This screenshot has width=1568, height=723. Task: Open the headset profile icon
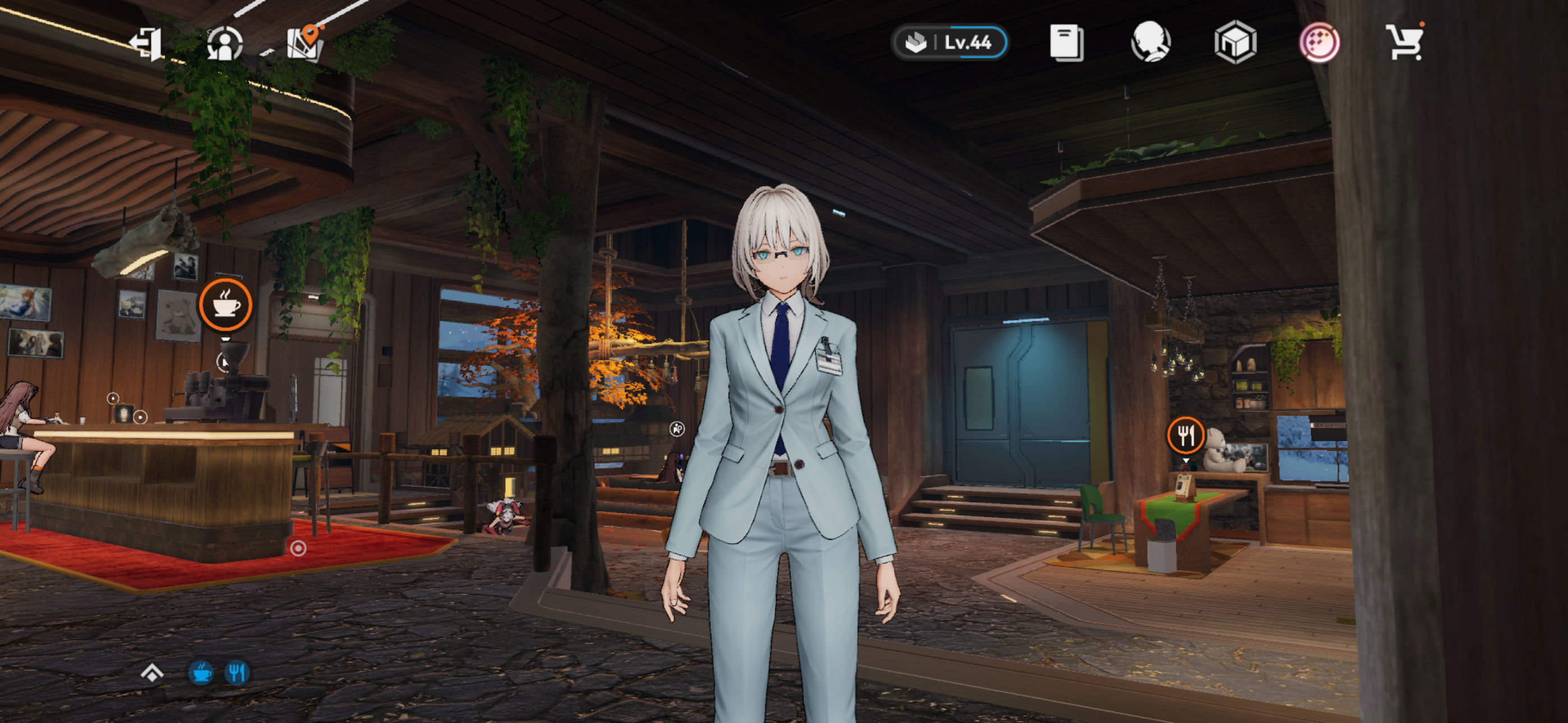(1150, 43)
